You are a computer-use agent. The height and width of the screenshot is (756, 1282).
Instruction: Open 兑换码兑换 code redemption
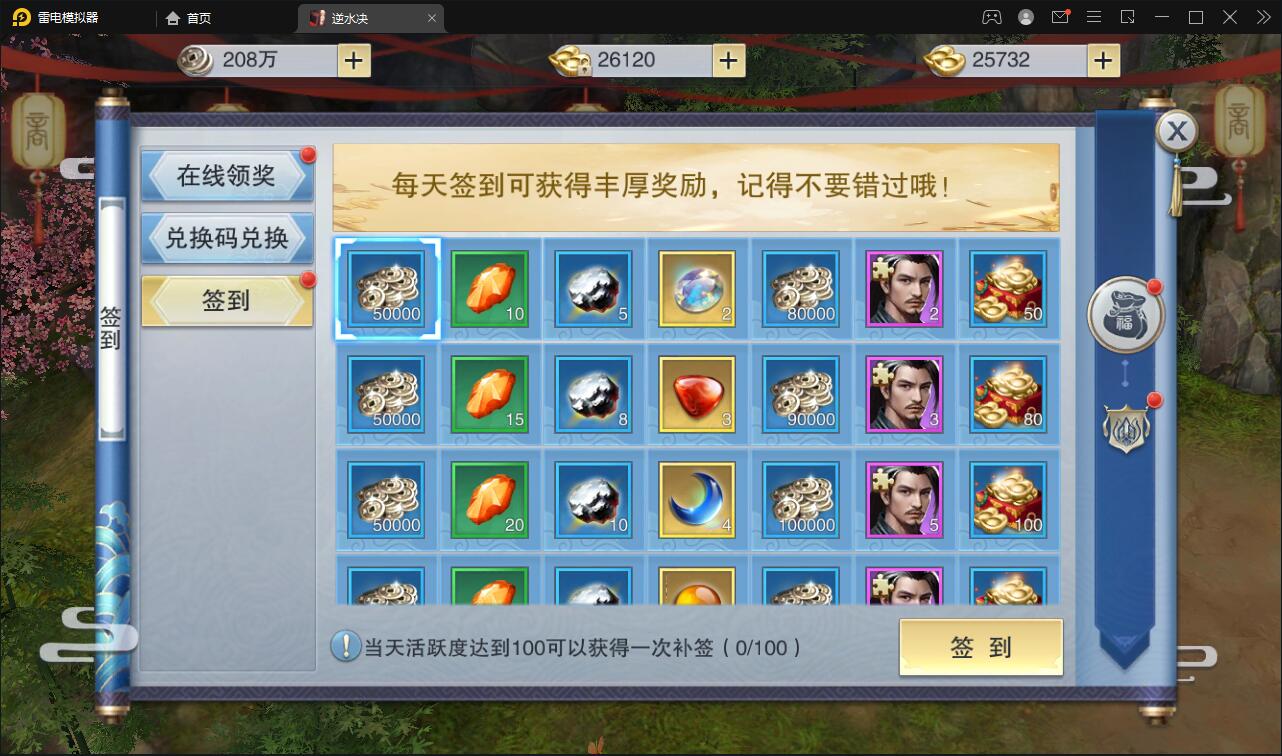[x=227, y=238]
